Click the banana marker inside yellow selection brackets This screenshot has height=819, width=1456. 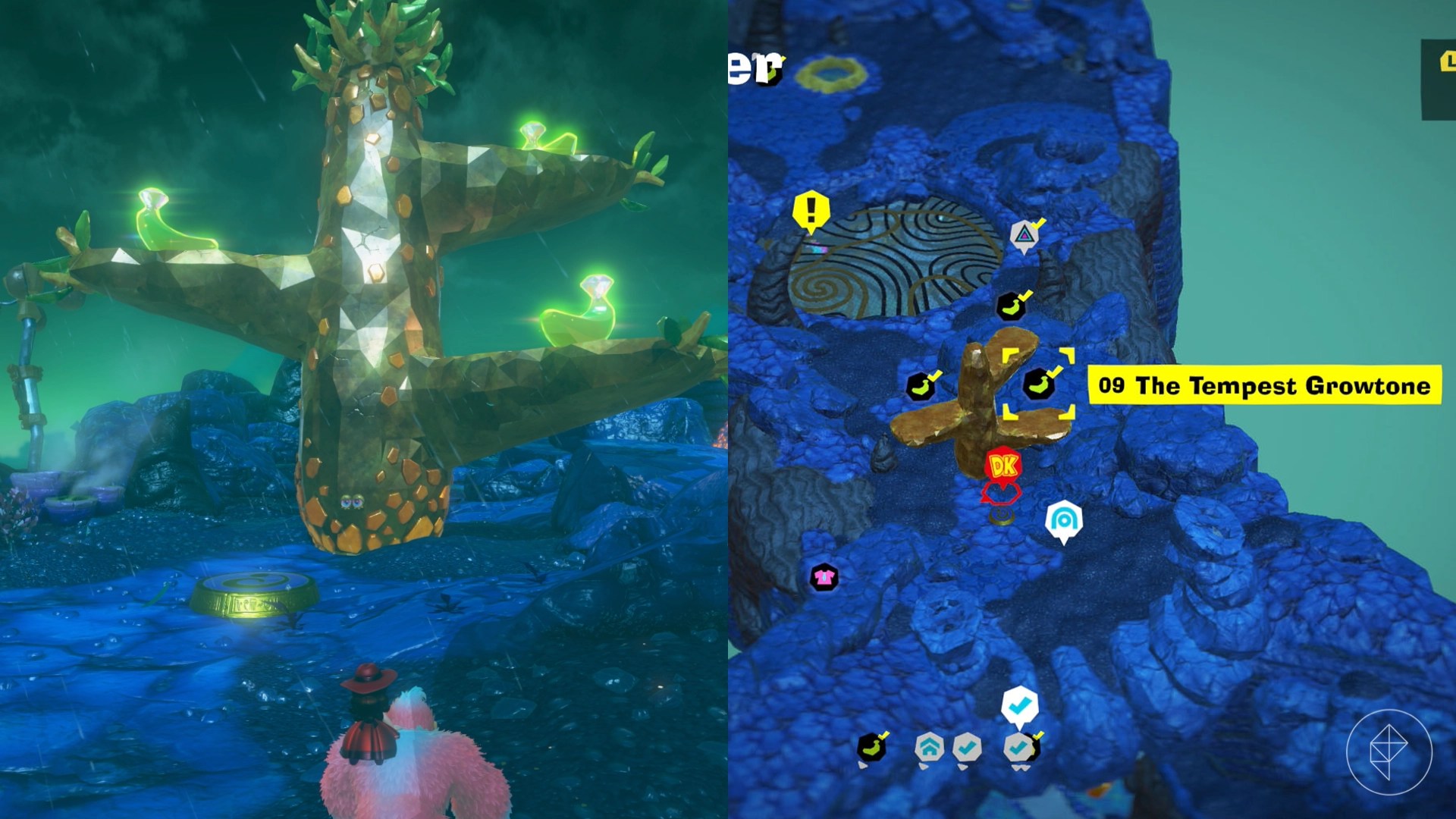point(1039,384)
